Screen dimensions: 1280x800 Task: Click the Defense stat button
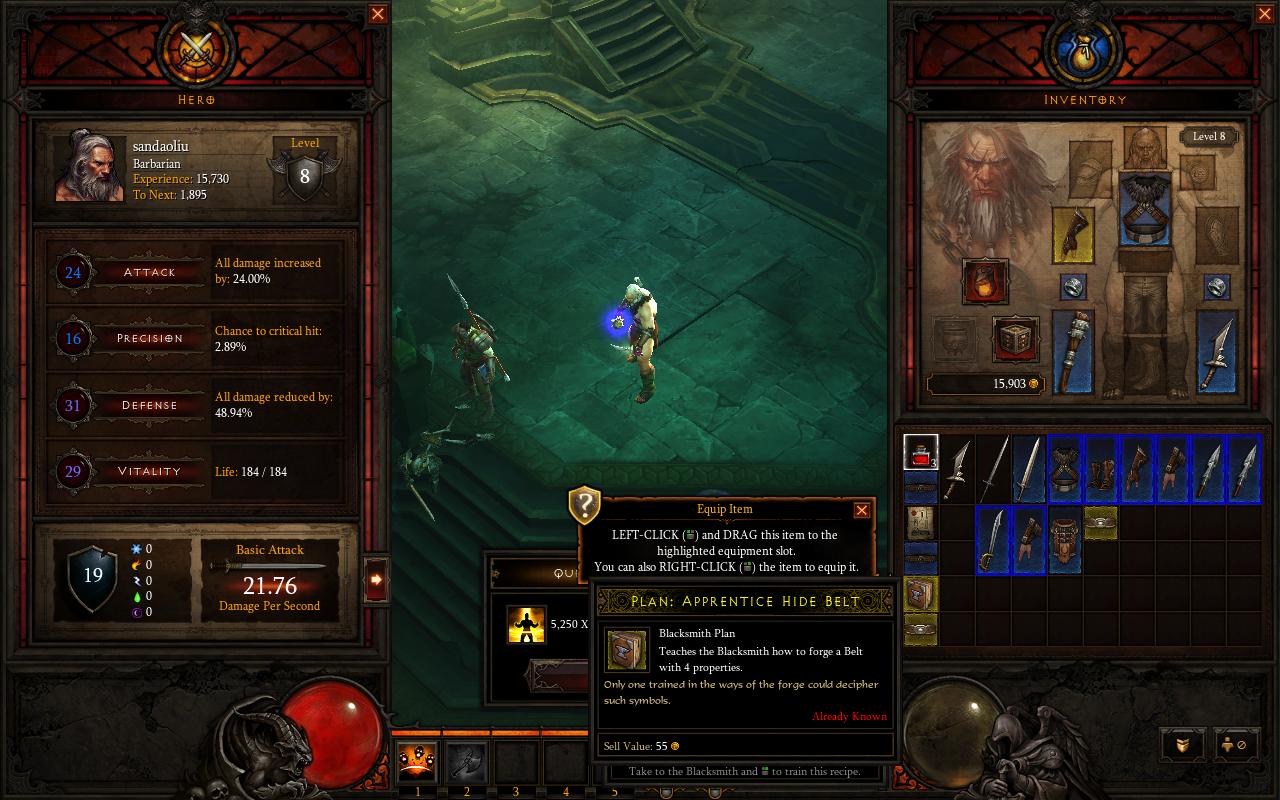click(x=149, y=405)
